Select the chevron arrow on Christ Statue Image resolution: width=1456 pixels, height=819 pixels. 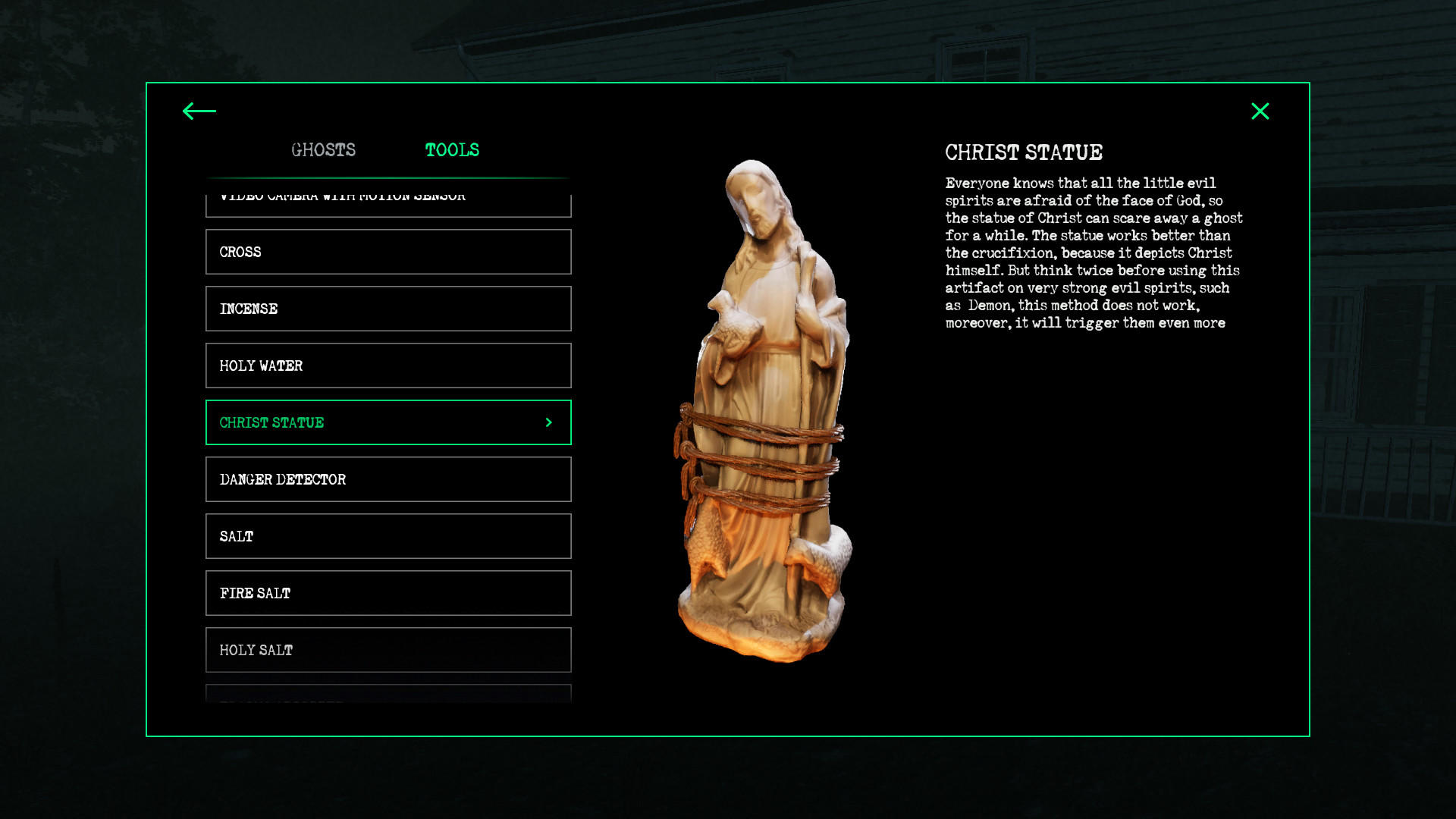pos(548,422)
